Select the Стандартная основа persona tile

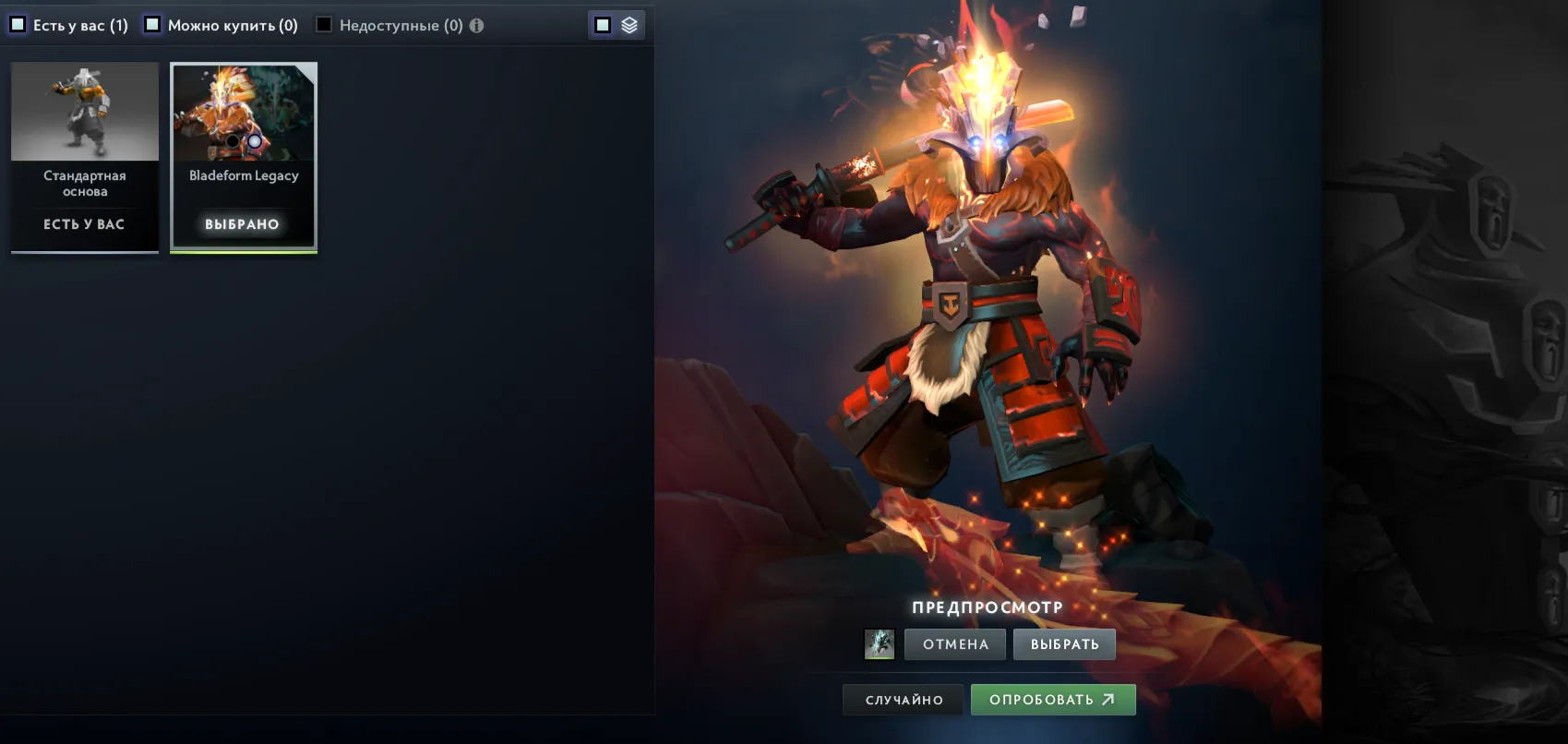point(85,157)
